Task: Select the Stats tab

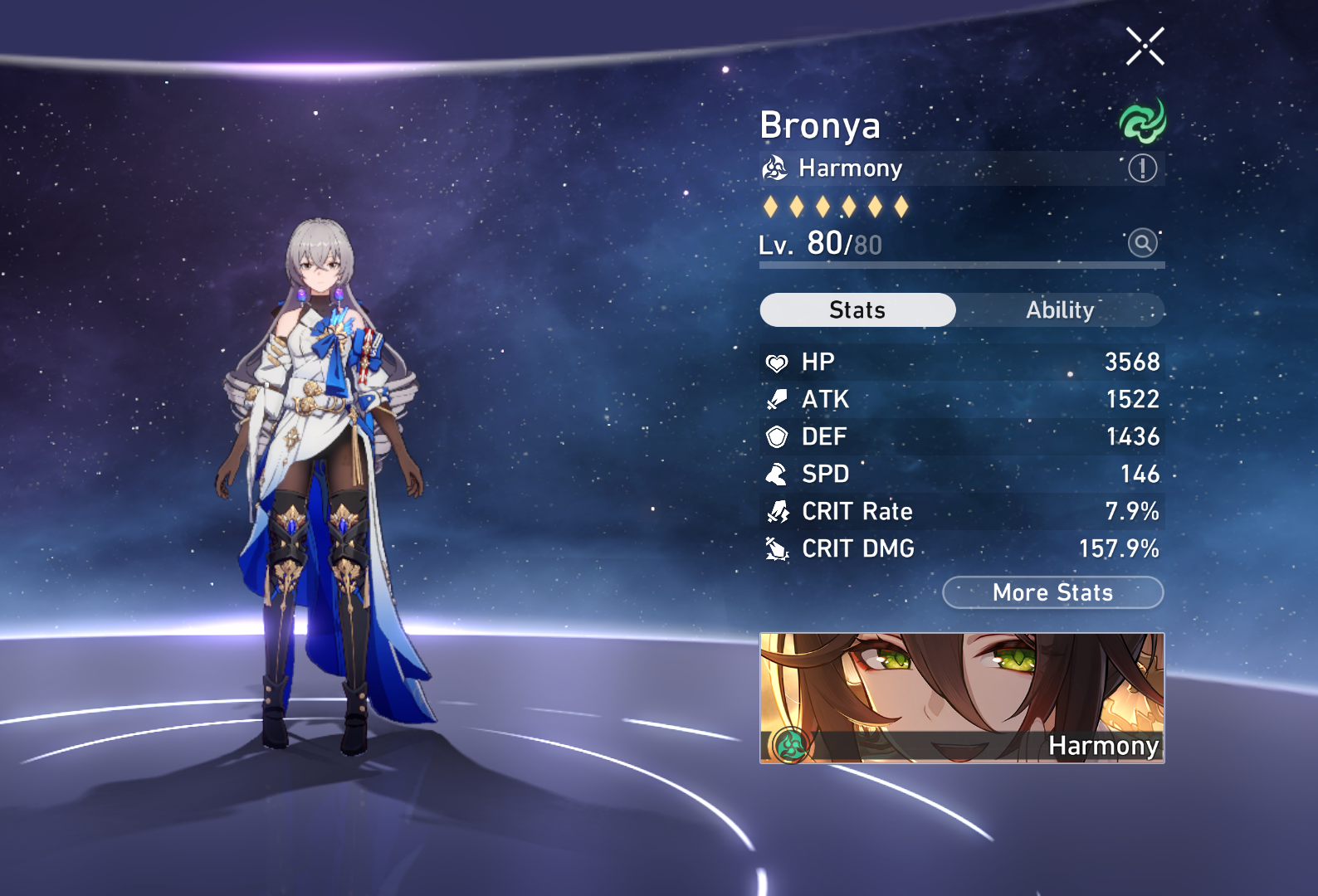Action: tap(857, 310)
